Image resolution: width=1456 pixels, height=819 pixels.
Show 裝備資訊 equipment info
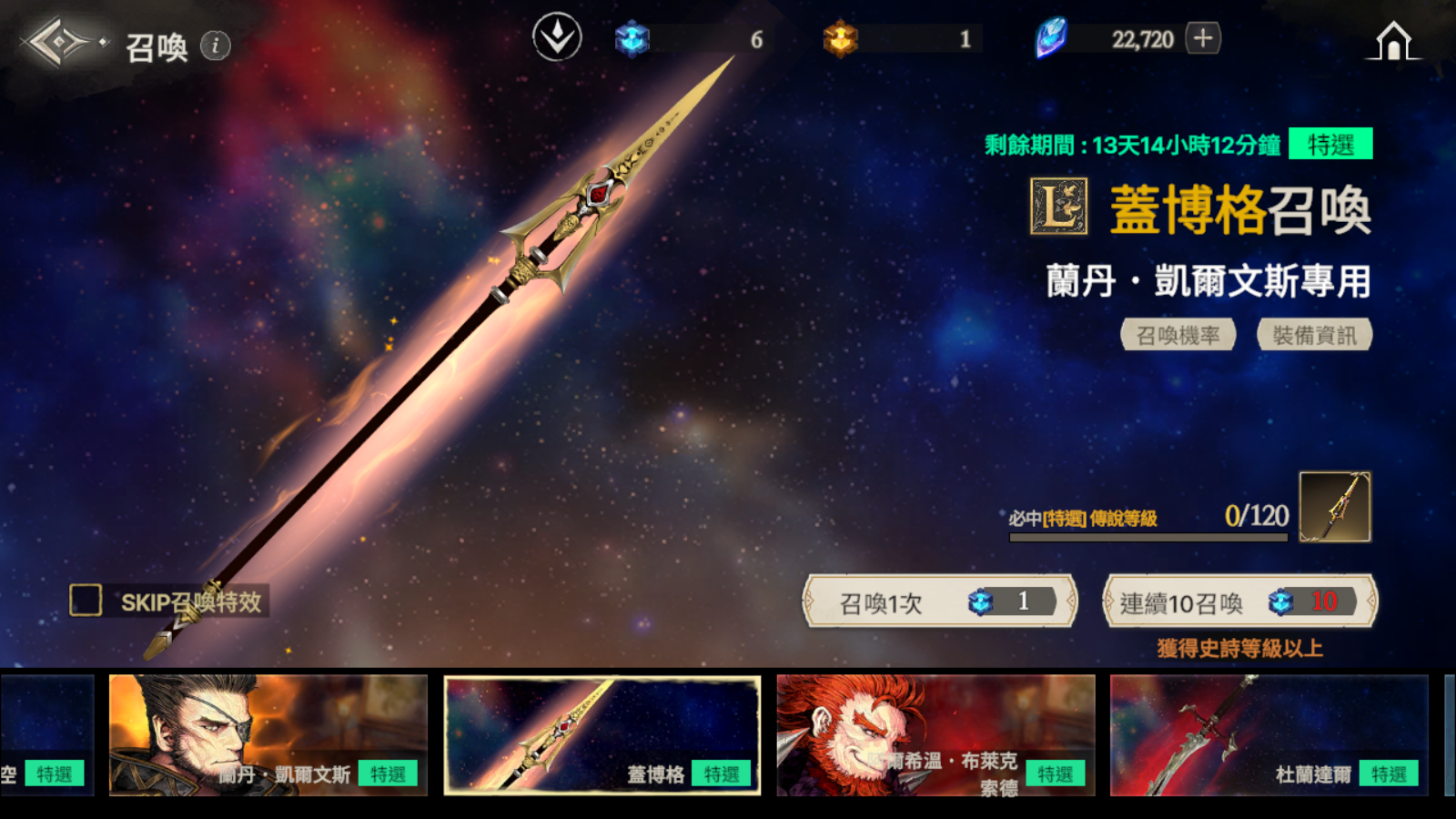1314,335
